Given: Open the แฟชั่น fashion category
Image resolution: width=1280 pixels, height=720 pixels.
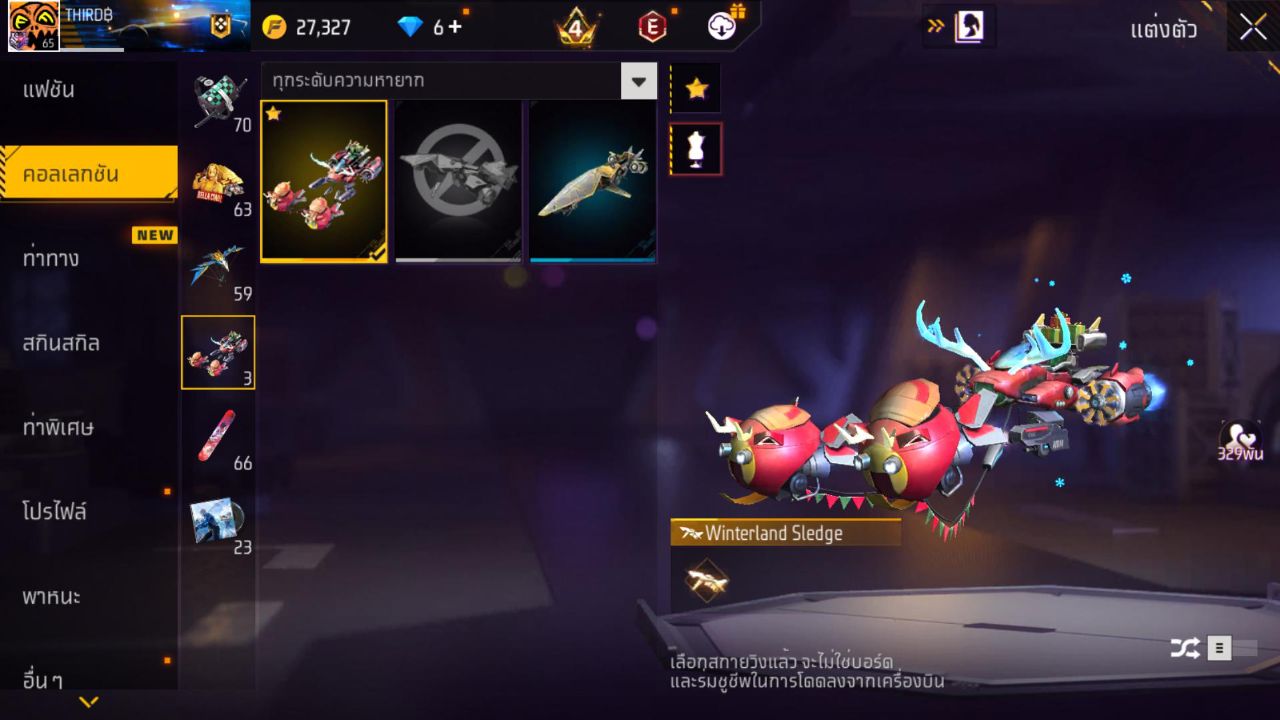Looking at the screenshot, I should click(50, 90).
